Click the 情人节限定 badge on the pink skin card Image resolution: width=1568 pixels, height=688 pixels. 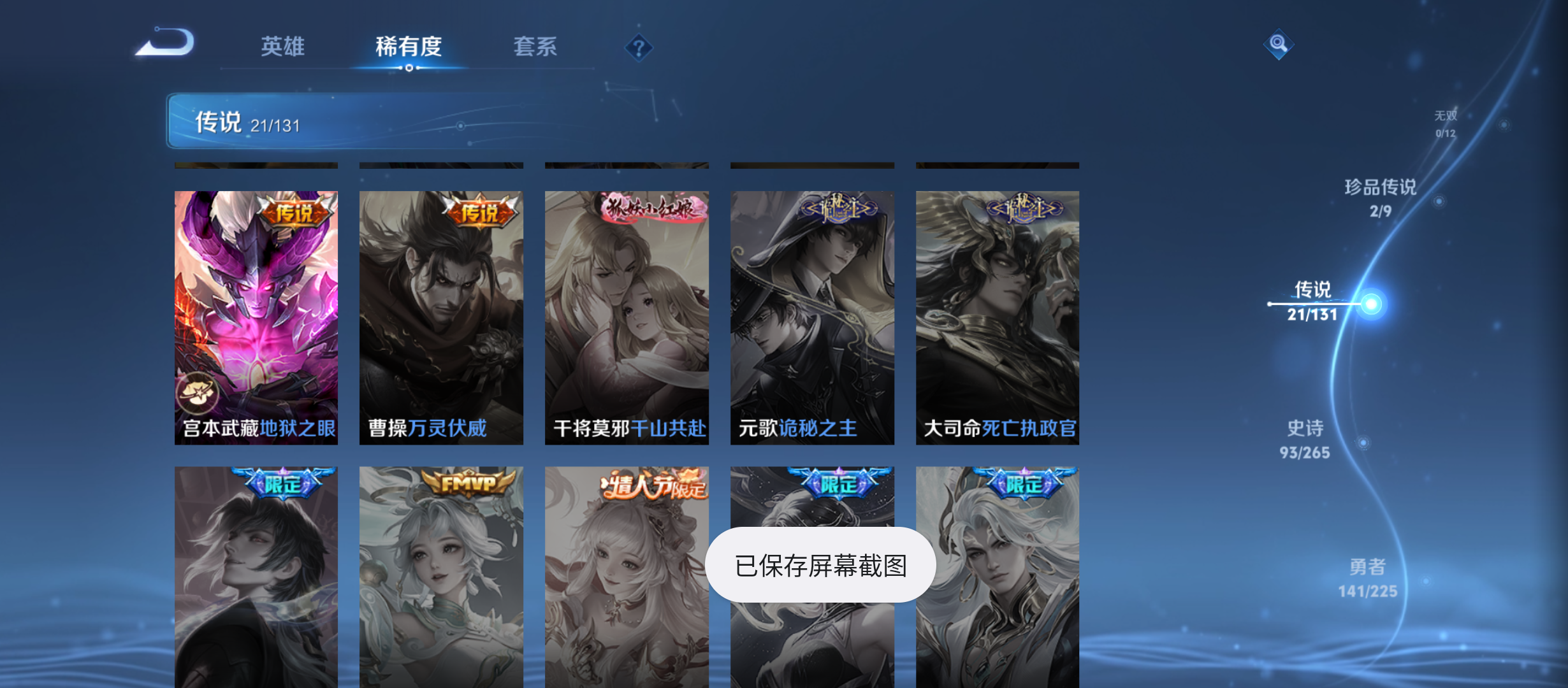[651, 487]
